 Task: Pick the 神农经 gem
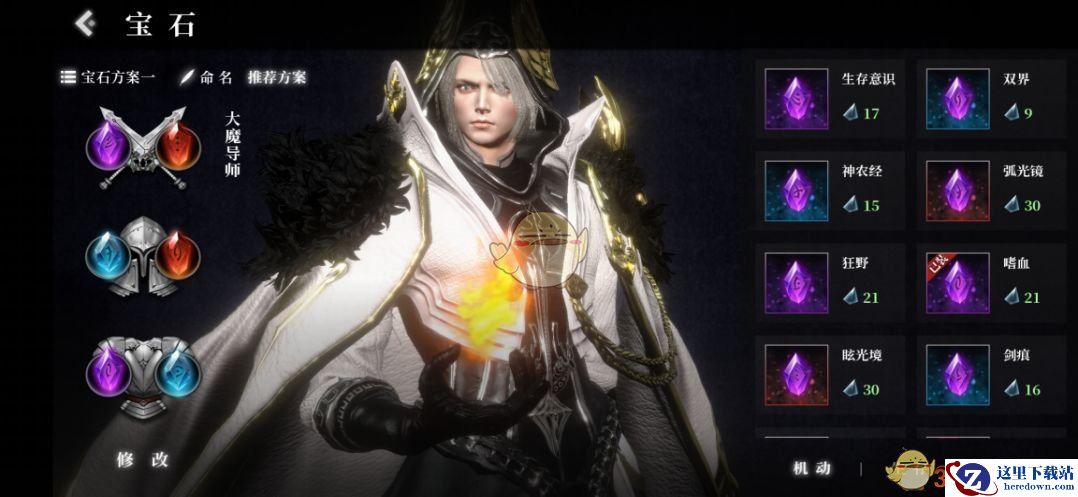coord(830,189)
